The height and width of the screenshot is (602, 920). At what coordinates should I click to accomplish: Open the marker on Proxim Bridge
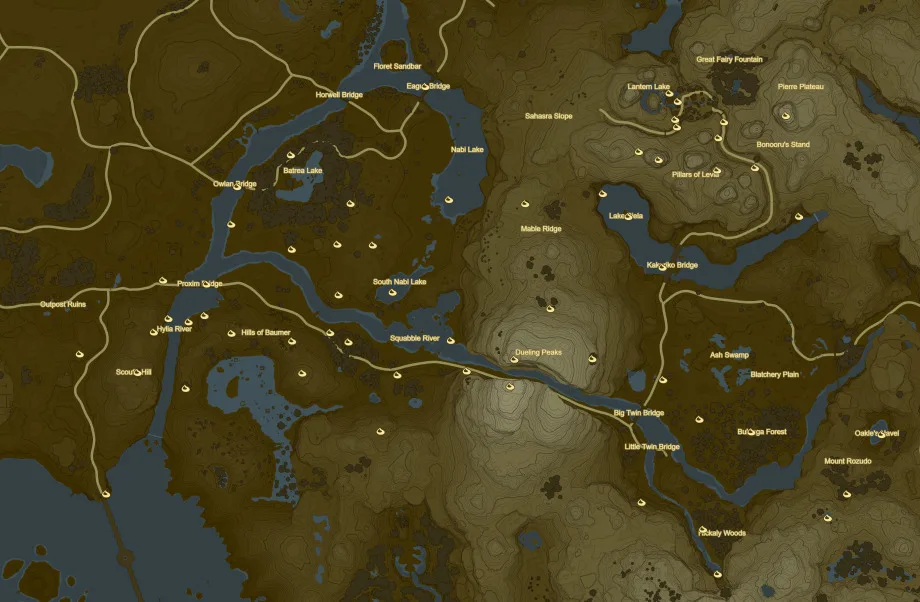(x=207, y=284)
